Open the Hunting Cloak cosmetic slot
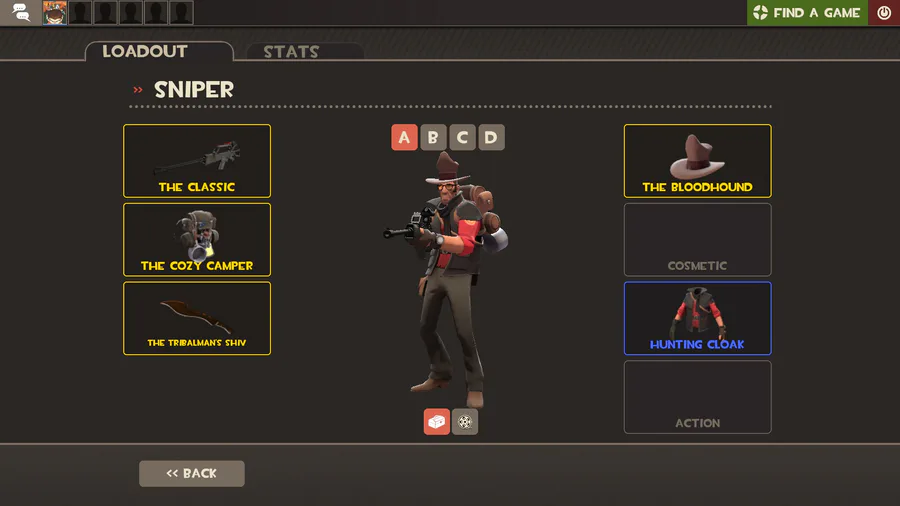 (x=697, y=318)
